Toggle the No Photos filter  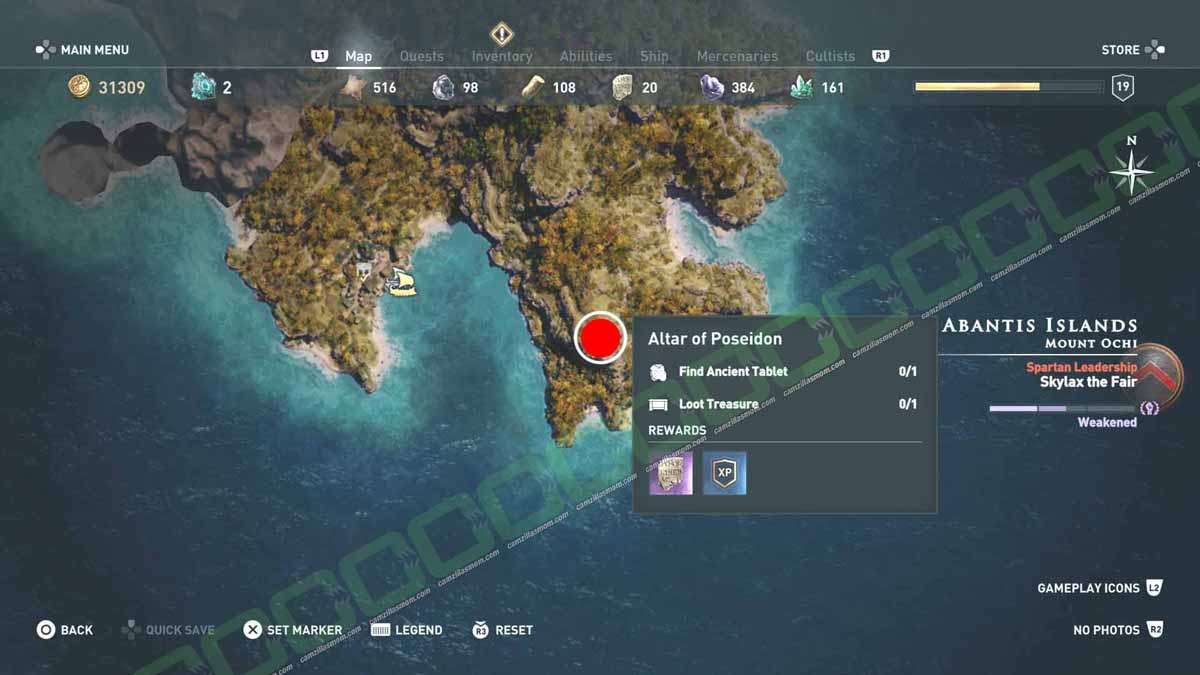point(1117,630)
